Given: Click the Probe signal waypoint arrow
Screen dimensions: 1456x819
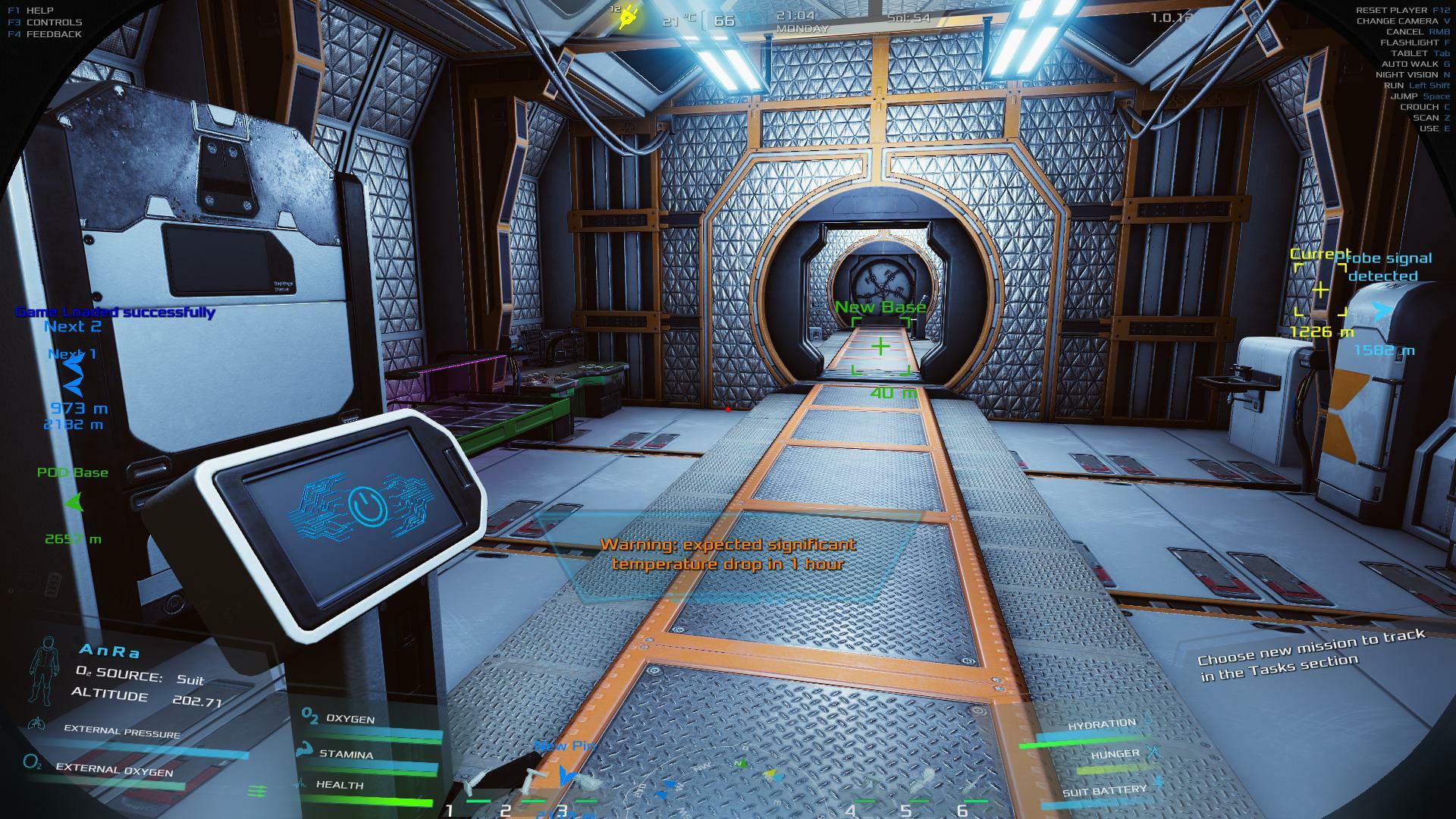Looking at the screenshot, I should click(x=1383, y=312).
